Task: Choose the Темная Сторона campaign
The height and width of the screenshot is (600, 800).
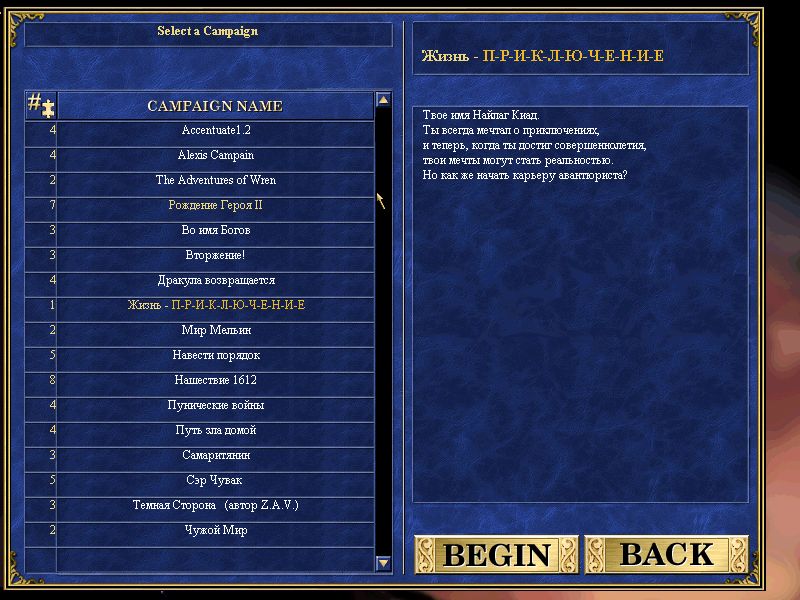Action: pos(215,506)
